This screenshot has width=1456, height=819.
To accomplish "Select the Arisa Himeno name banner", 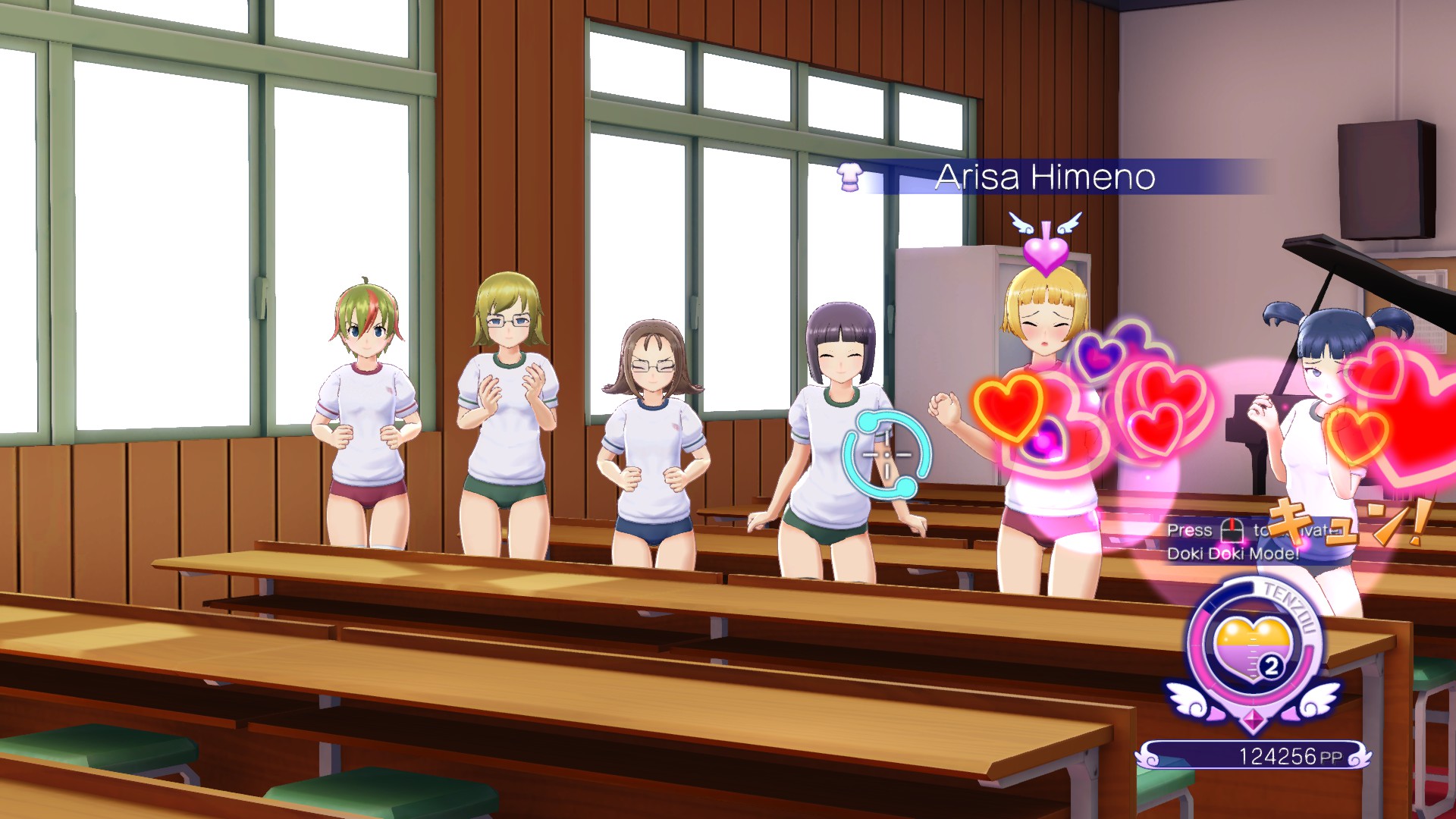I will (x=1045, y=177).
